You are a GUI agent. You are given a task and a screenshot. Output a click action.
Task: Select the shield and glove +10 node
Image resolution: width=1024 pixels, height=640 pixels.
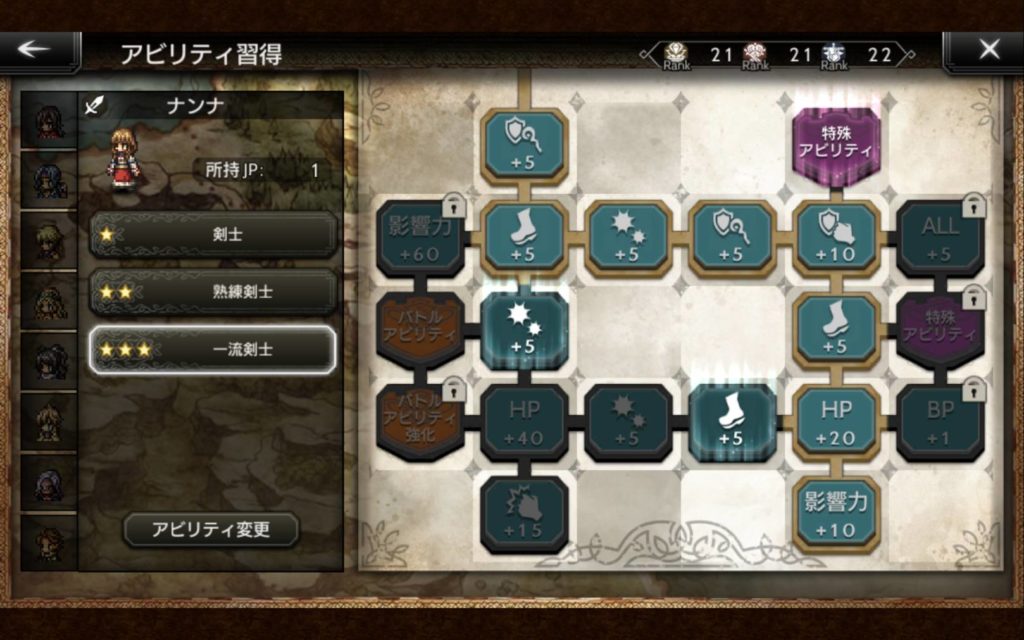tap(836, 238)
